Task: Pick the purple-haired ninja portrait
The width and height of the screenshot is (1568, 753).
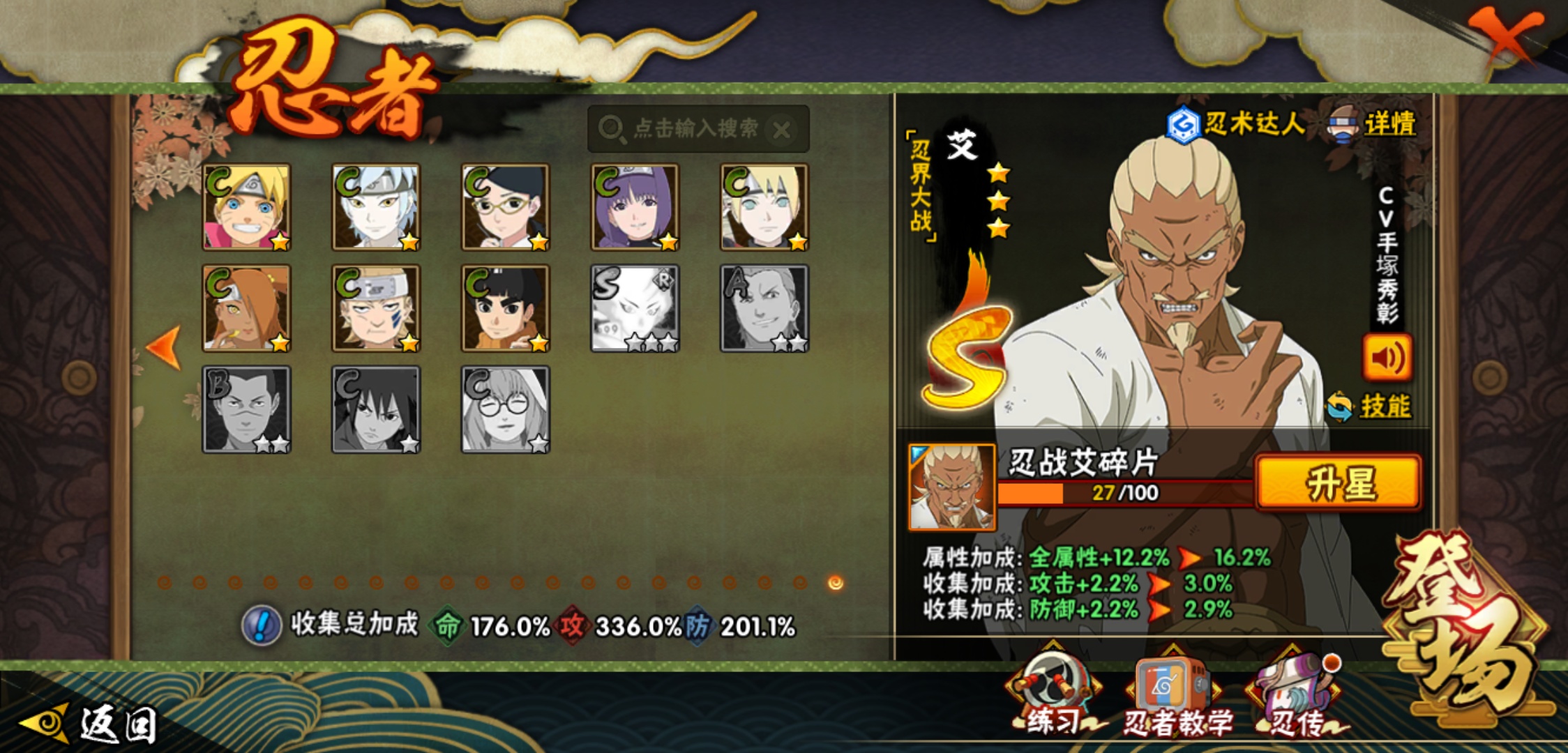Action: coord(635,207)
